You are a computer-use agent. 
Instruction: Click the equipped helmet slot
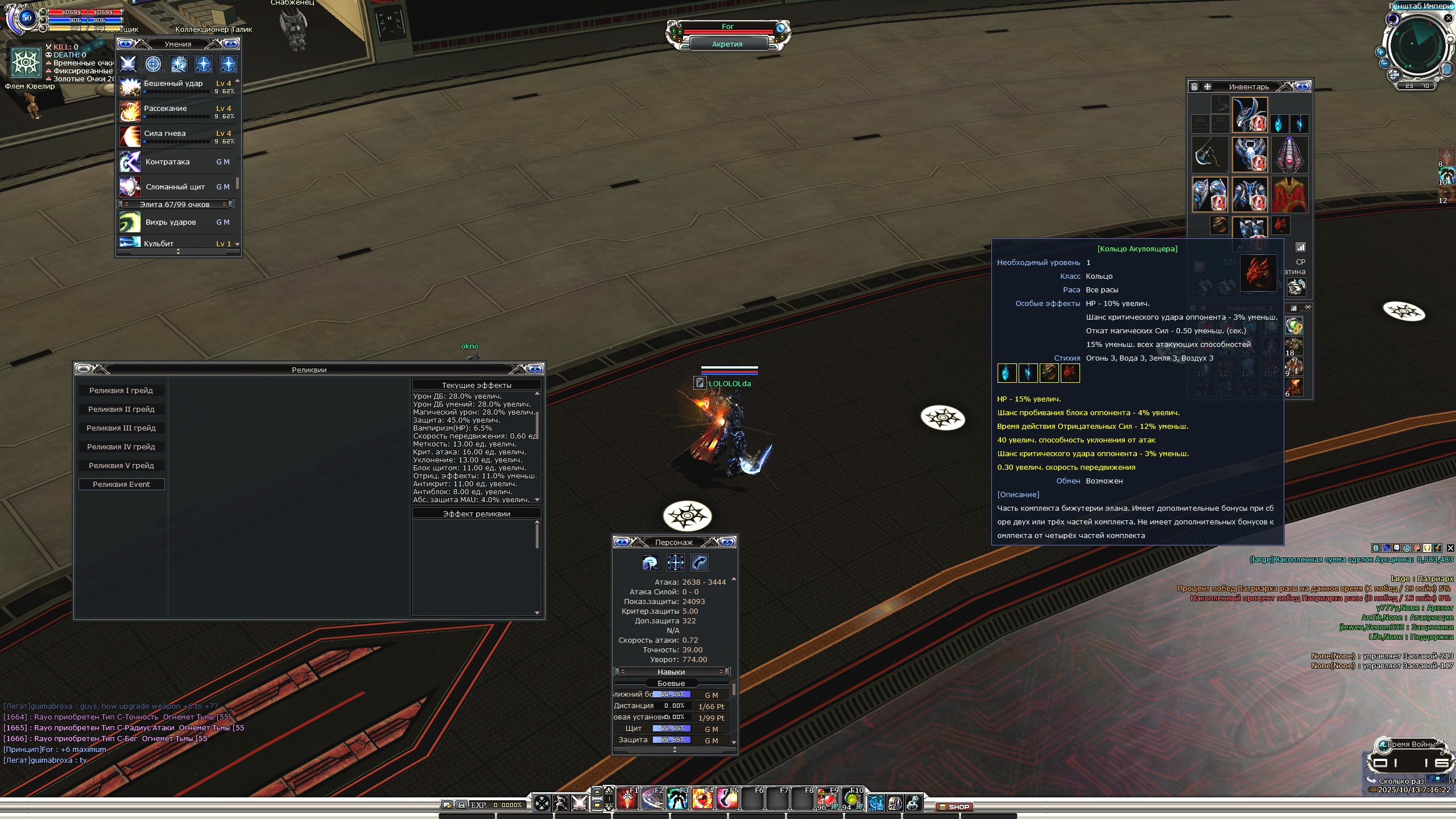[x=1250, y=114]
